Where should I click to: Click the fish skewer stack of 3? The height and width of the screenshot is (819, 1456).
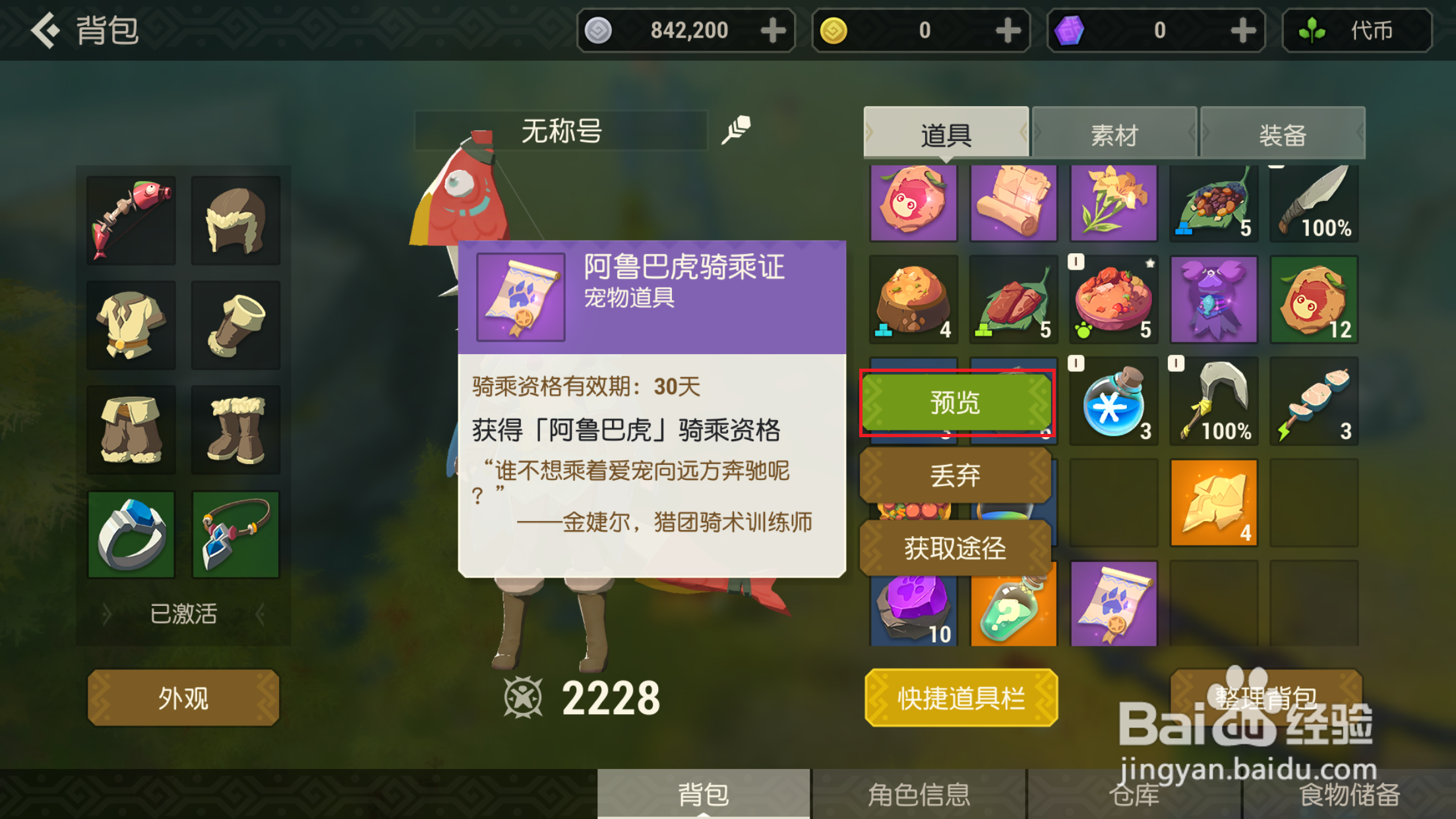coord(1314,401)
